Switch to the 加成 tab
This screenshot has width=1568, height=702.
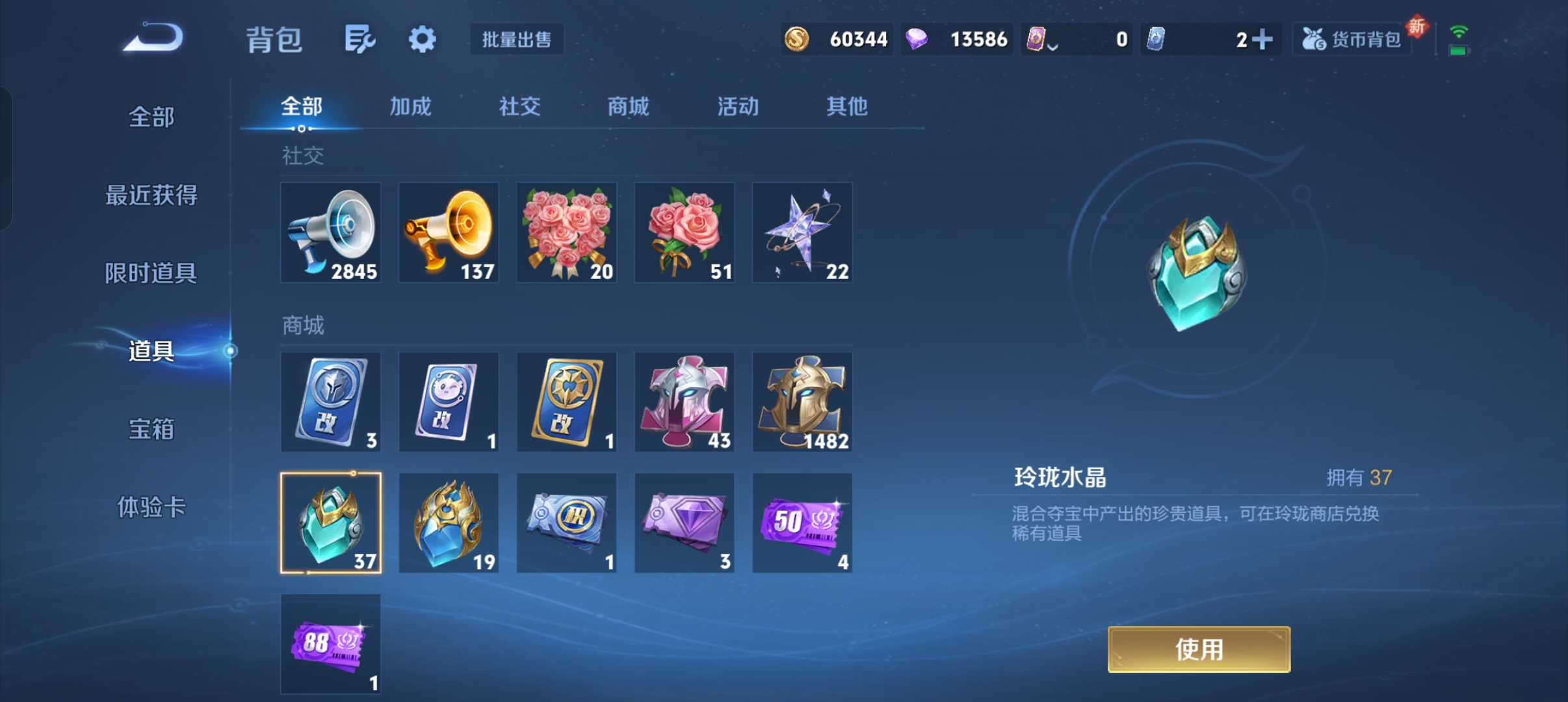pos(410,107)
